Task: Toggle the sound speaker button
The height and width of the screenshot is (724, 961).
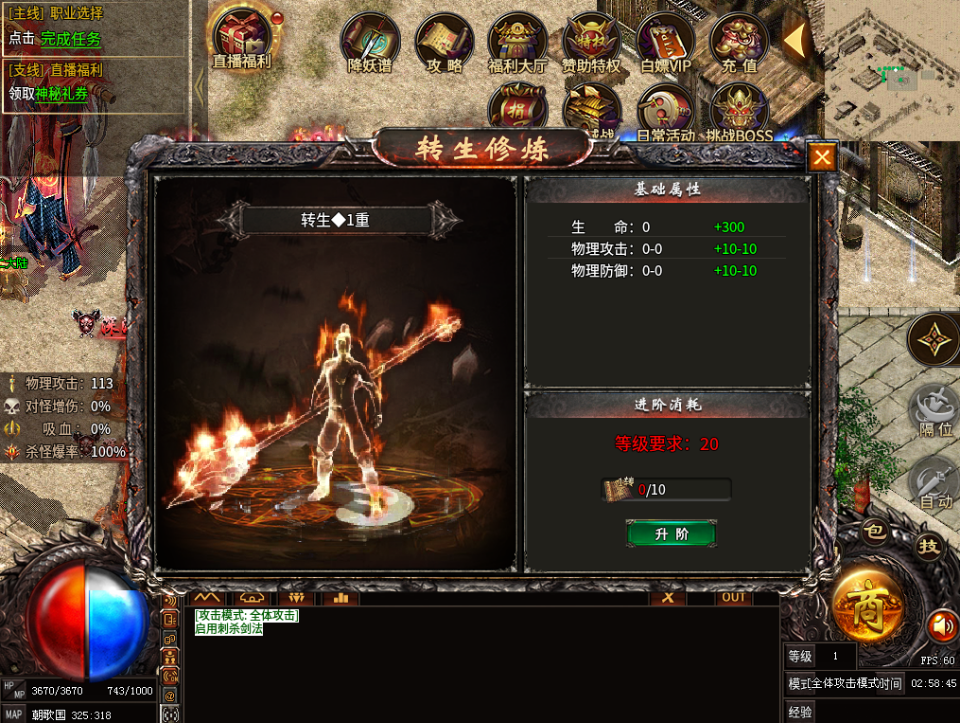Action: click(x=941, y=626)
